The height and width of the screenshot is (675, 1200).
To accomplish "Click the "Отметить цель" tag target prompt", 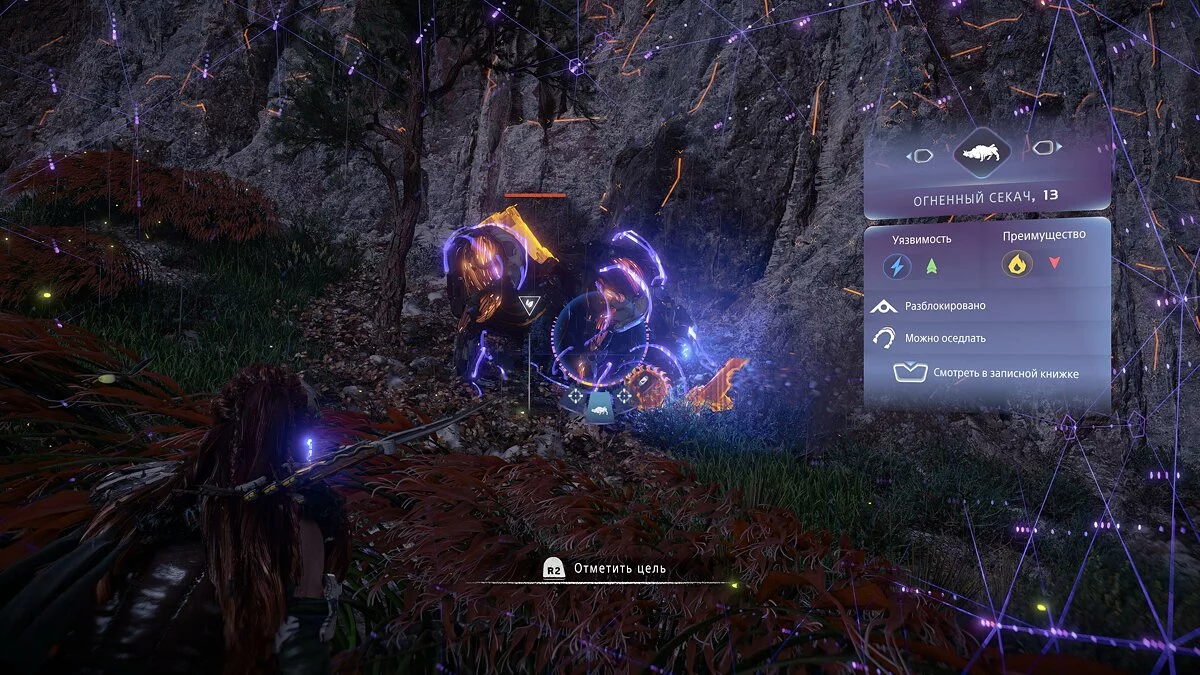I will click(x=605, y=568).
